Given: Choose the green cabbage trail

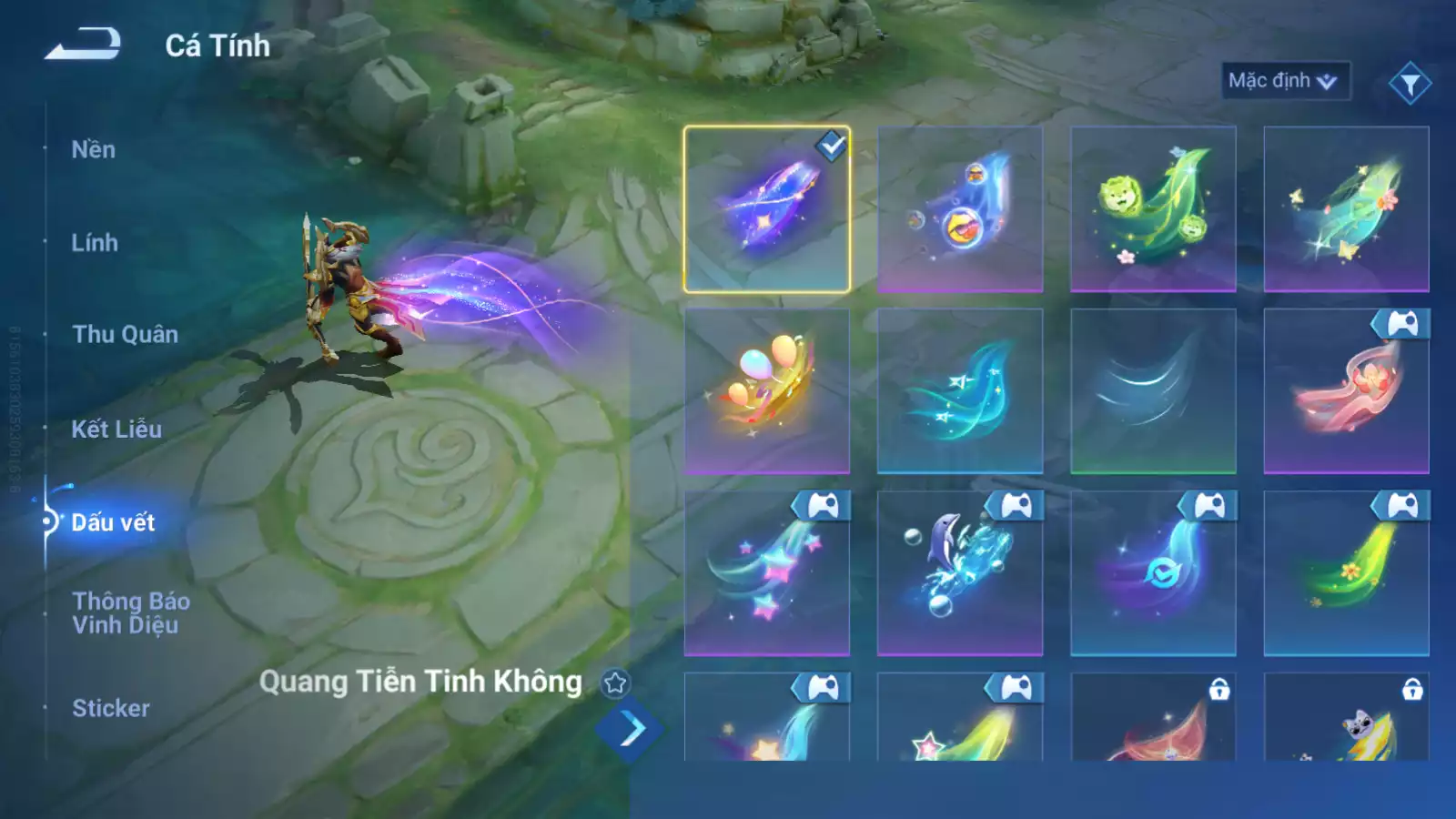Looking at the screenshot, I should (x=1153, y=209).
